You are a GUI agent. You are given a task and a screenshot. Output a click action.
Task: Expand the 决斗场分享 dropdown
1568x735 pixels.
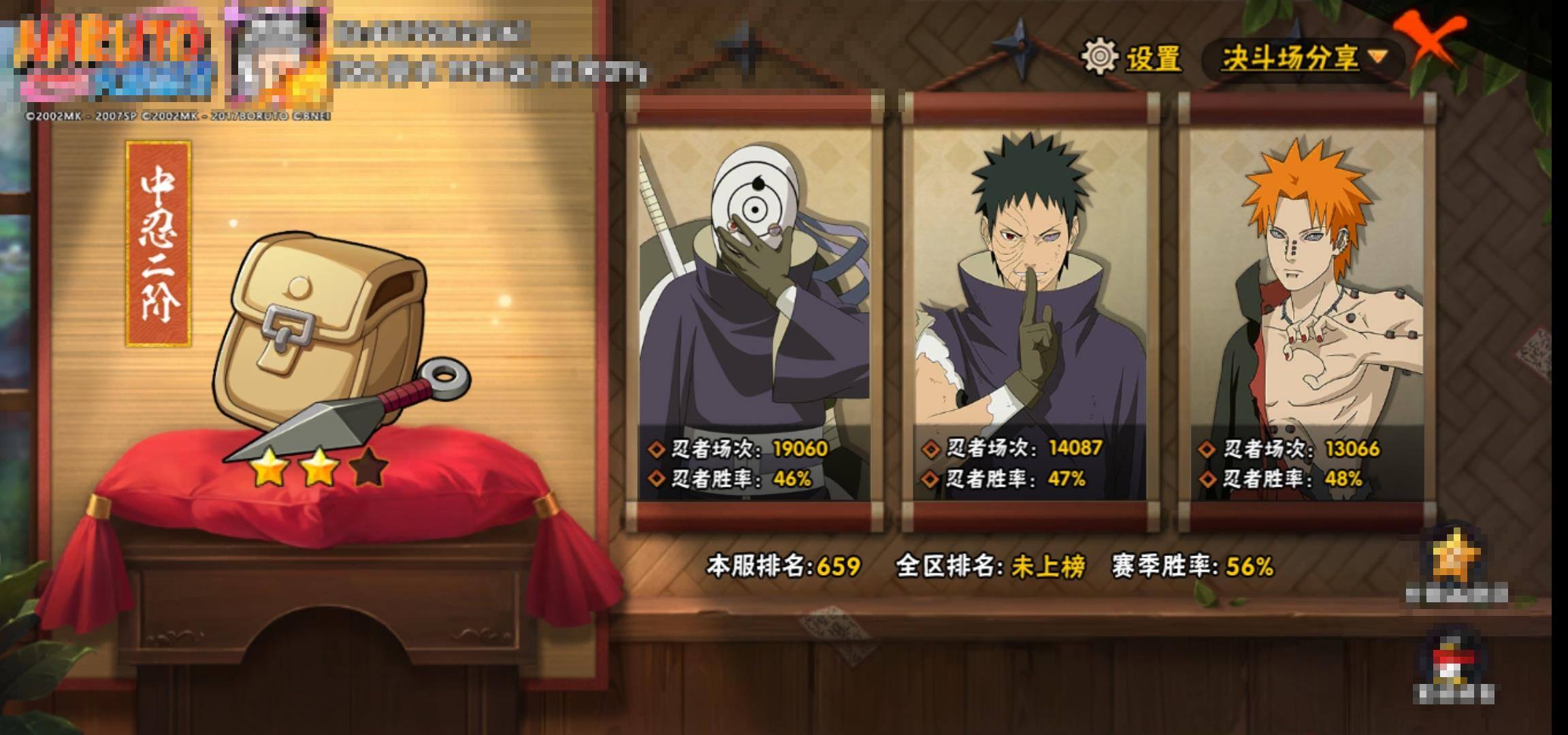1303,59
